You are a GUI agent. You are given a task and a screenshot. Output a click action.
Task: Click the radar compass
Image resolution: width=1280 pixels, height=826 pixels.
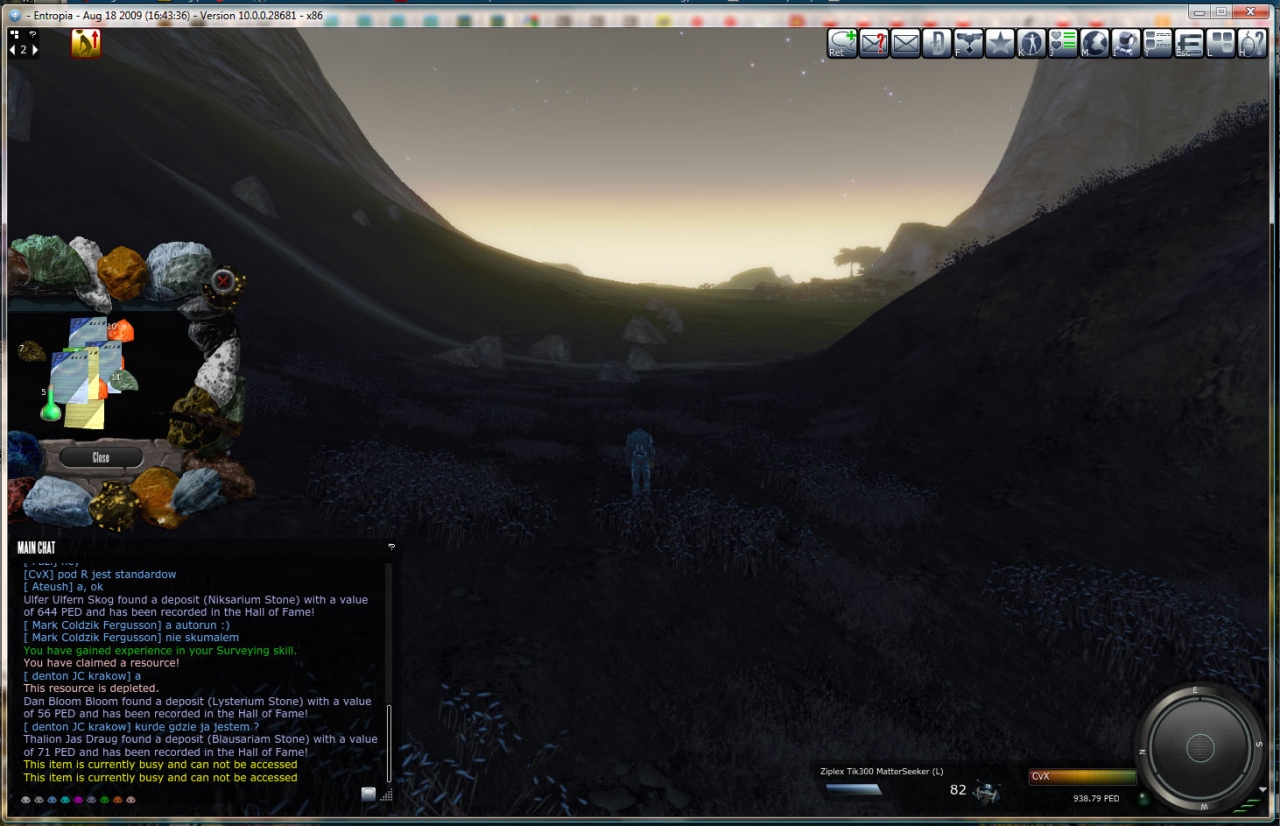tap(1199, 747)
